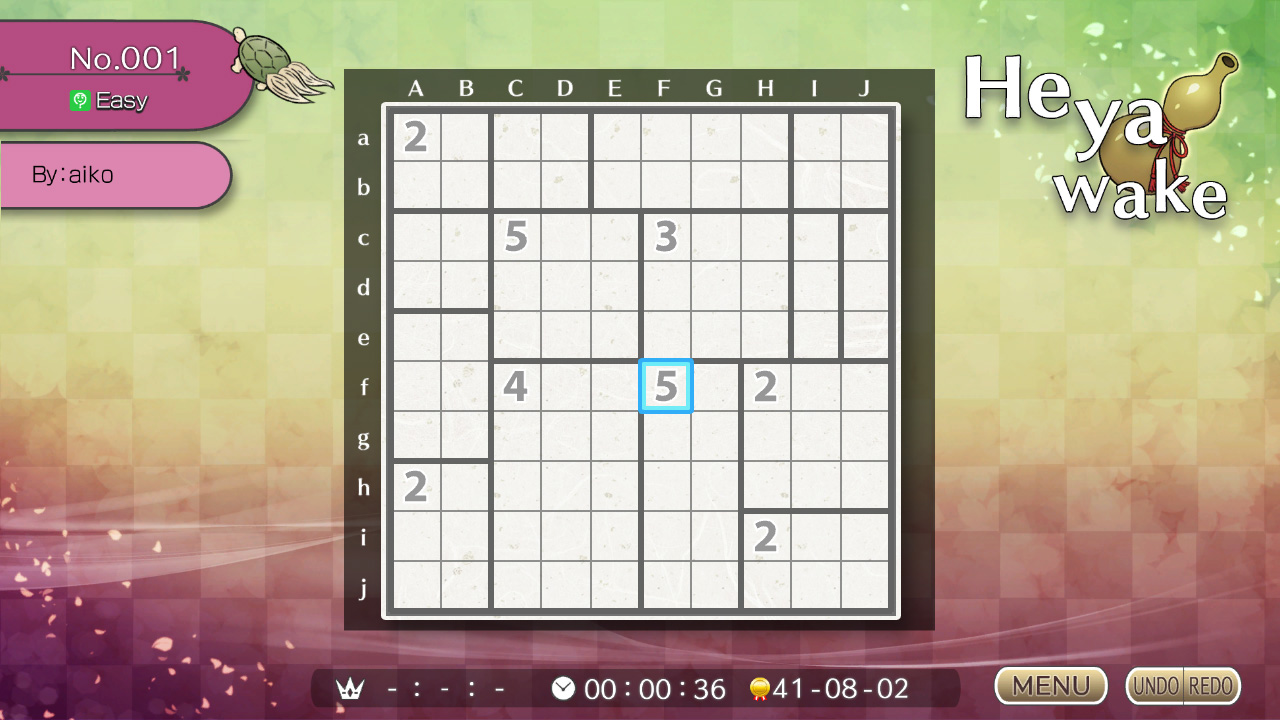
Task: Click the cell containing 4 in row f
Action: 515,387
